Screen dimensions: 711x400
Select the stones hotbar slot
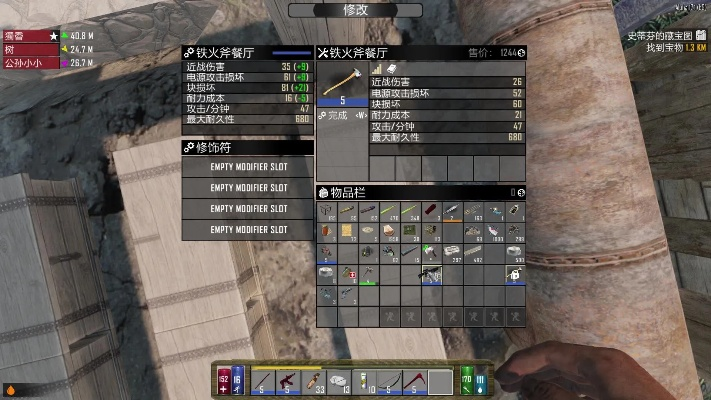point(341,381)
